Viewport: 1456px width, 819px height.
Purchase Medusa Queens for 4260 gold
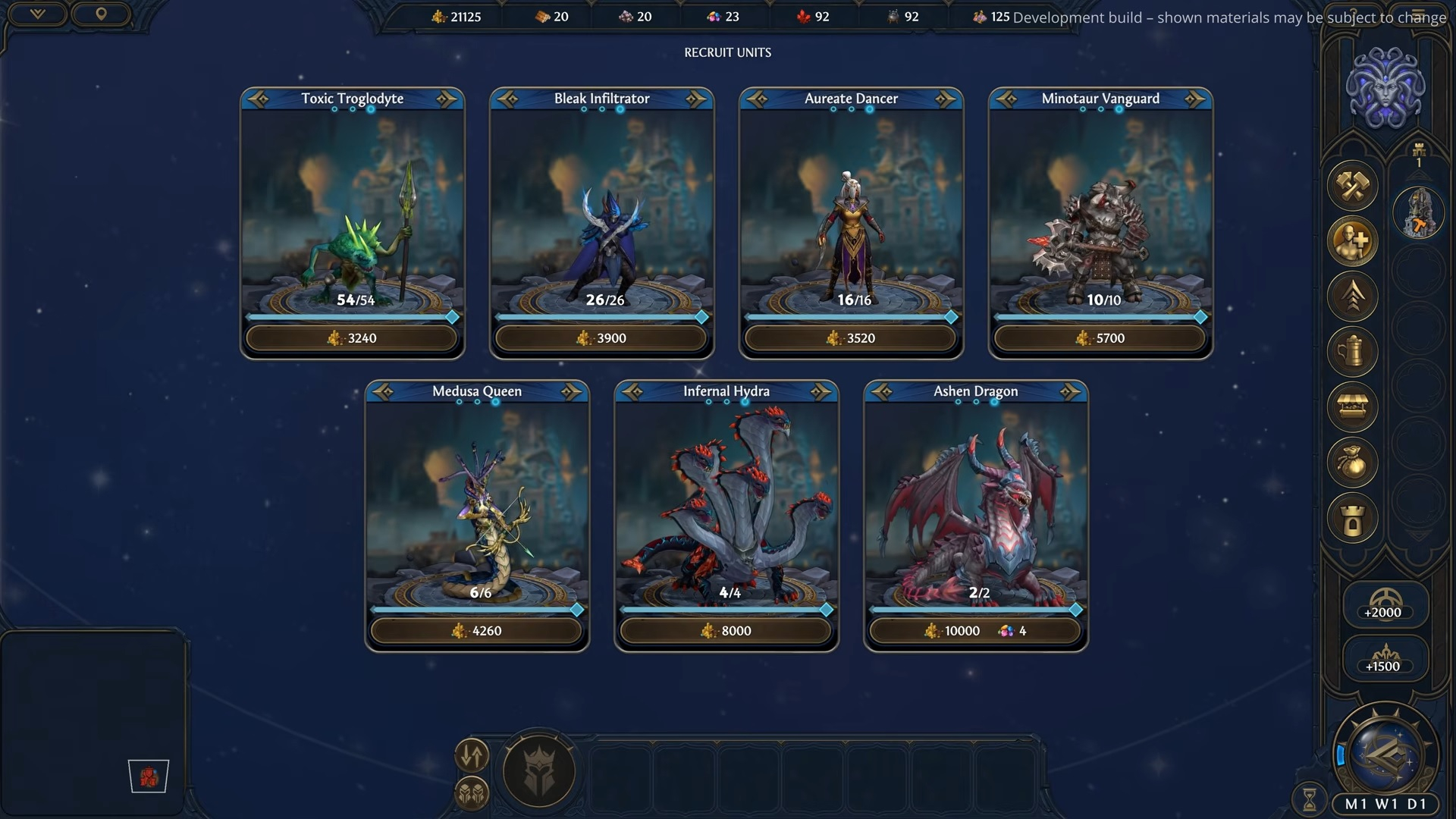(x=477, y=631)
